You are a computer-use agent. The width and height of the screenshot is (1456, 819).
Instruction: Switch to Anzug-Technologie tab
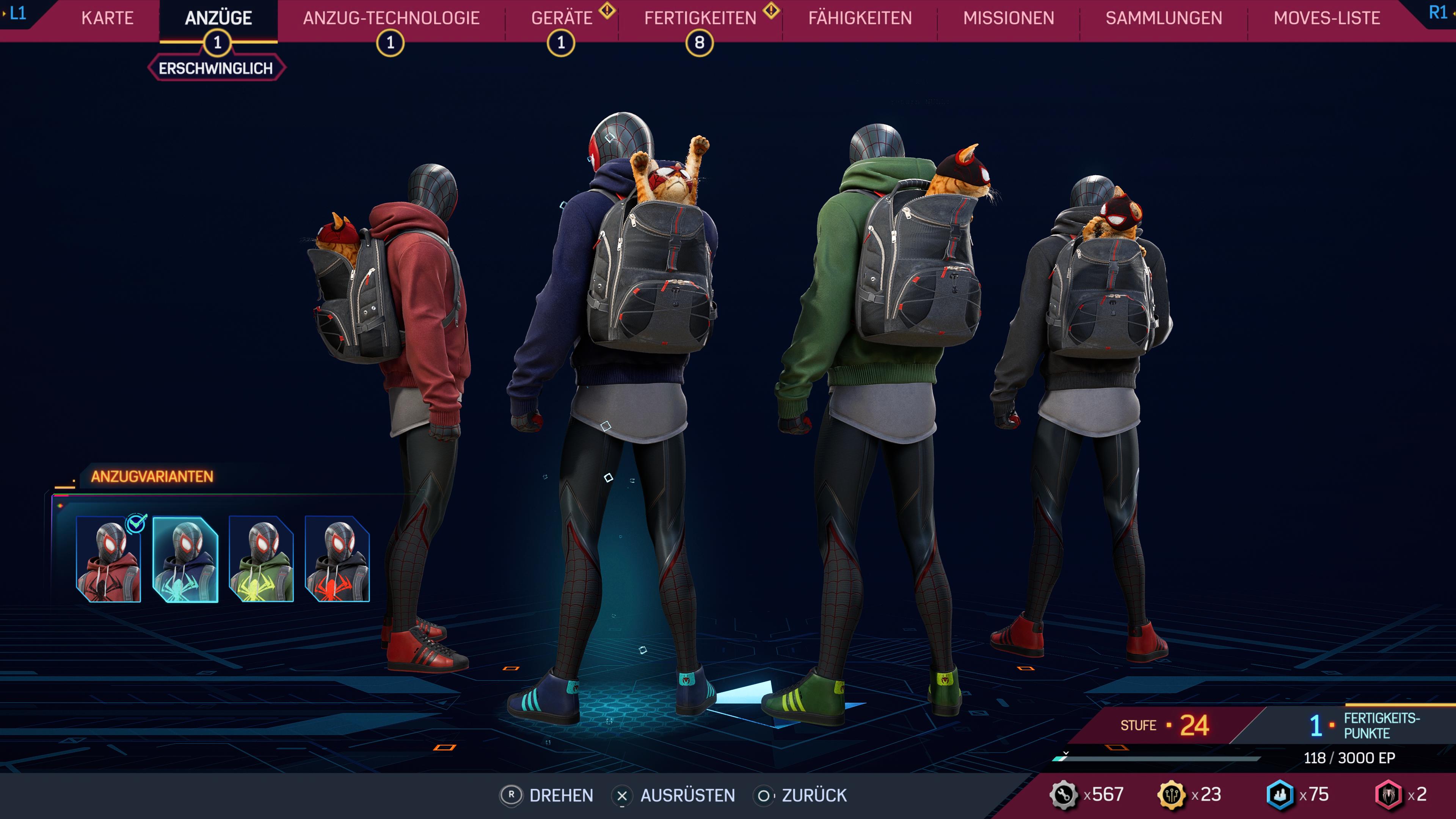click(x=391, y=18)
